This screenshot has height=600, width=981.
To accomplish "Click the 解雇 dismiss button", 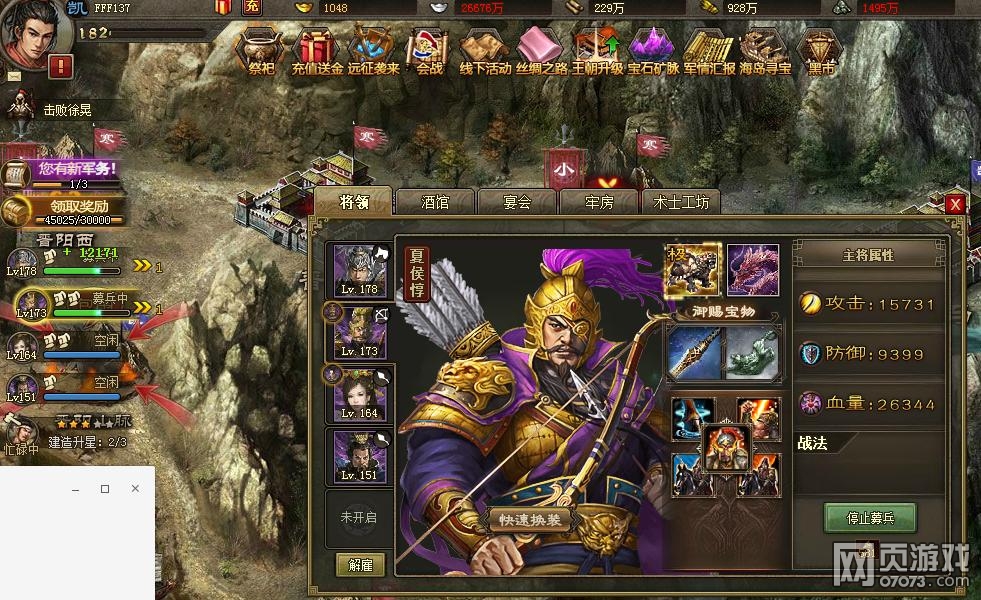I will 360,565.
